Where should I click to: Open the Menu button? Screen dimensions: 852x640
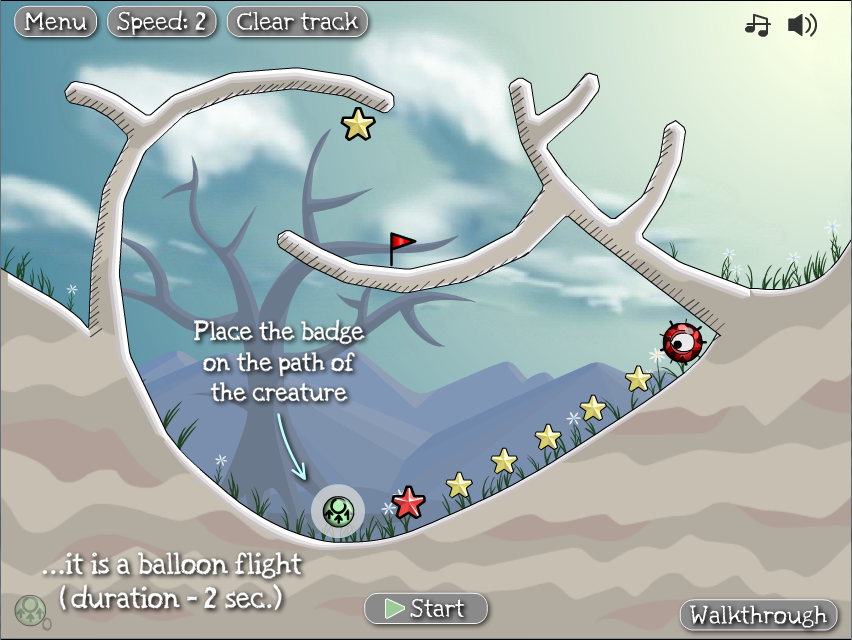pyautogui.click(x=56, y=22)
